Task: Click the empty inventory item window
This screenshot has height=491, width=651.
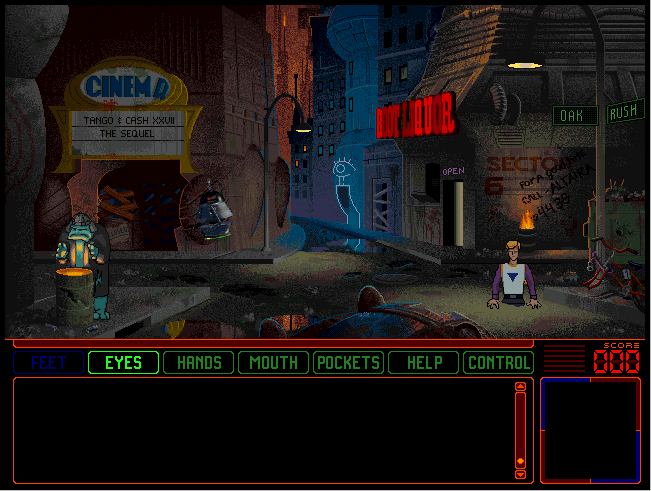Action: [590, 429]
